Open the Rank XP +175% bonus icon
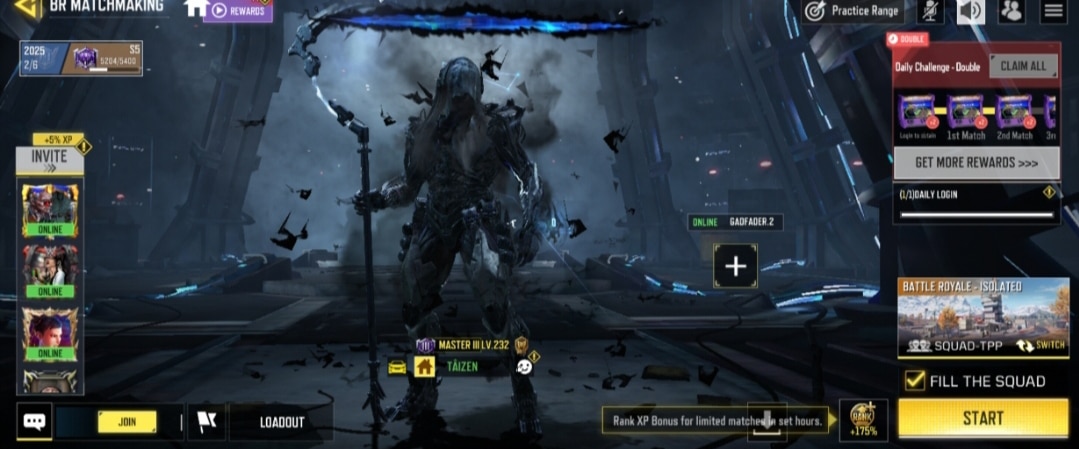This screenshot has width=1079, height=449. (x=862, y=419)
